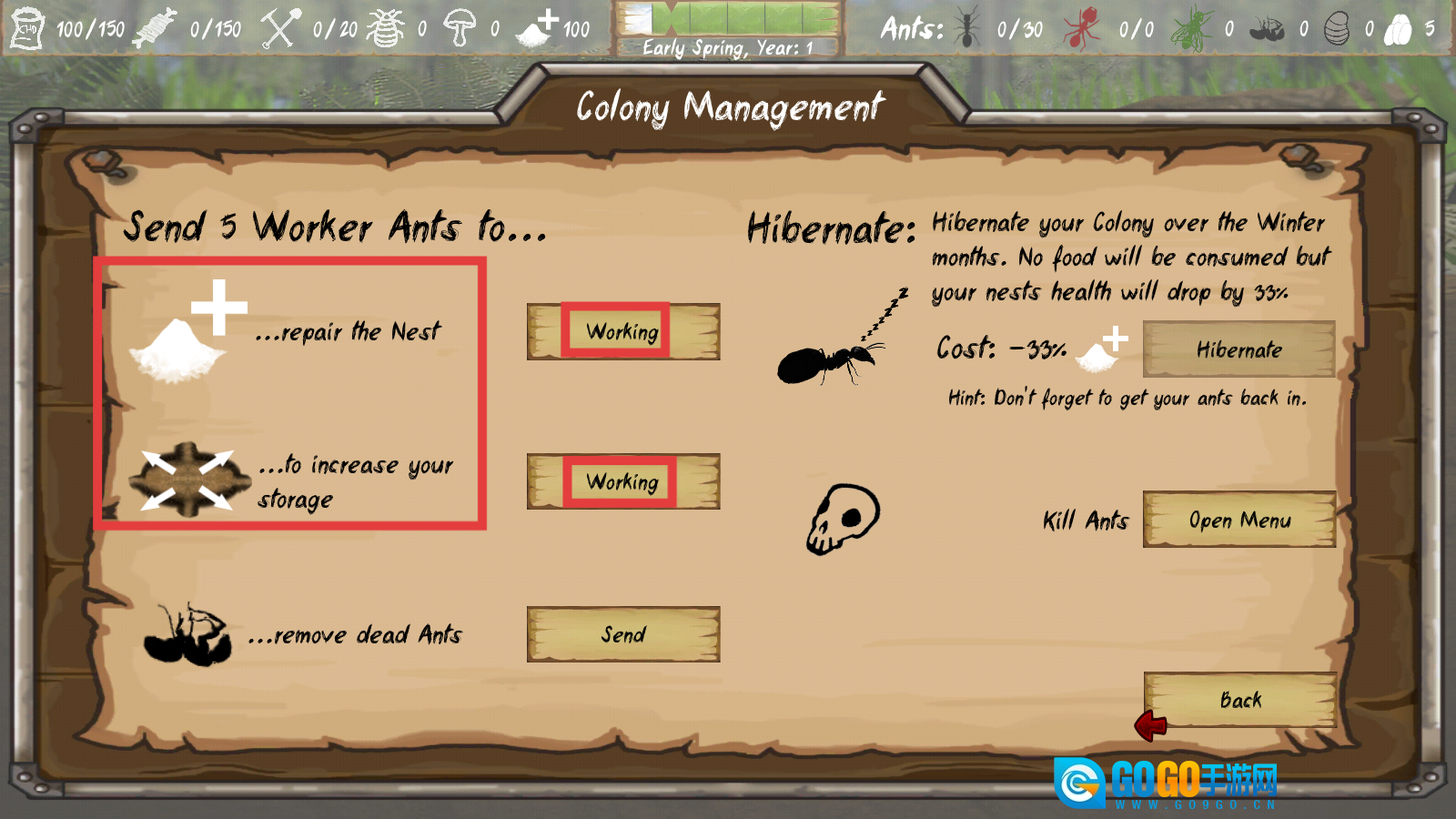Viewport: 1456px width, 819px height.
Task: Send worker ants to remove dead ants
Action: 623,634
